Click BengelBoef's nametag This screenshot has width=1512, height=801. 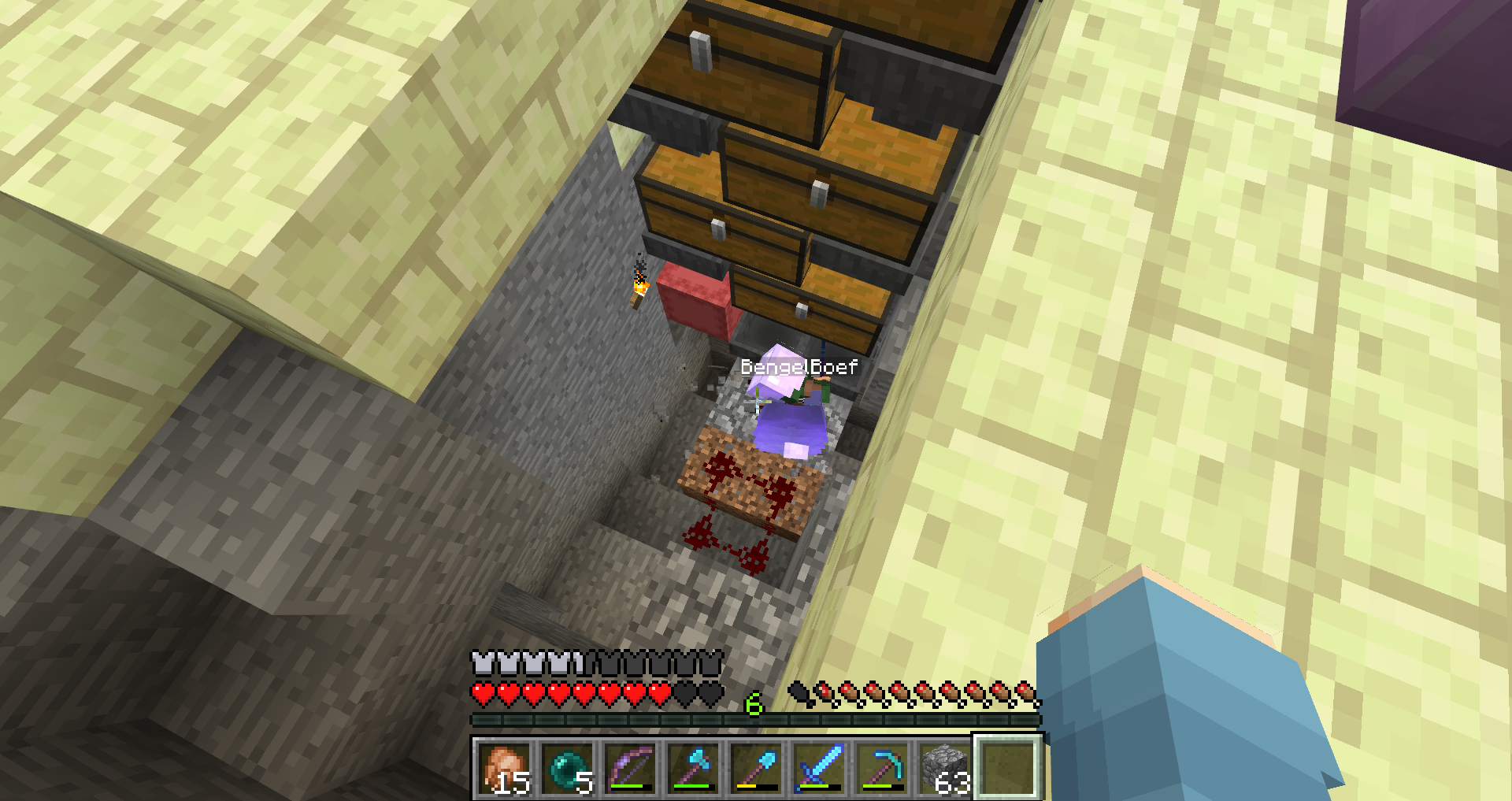(x=799, y=365)
